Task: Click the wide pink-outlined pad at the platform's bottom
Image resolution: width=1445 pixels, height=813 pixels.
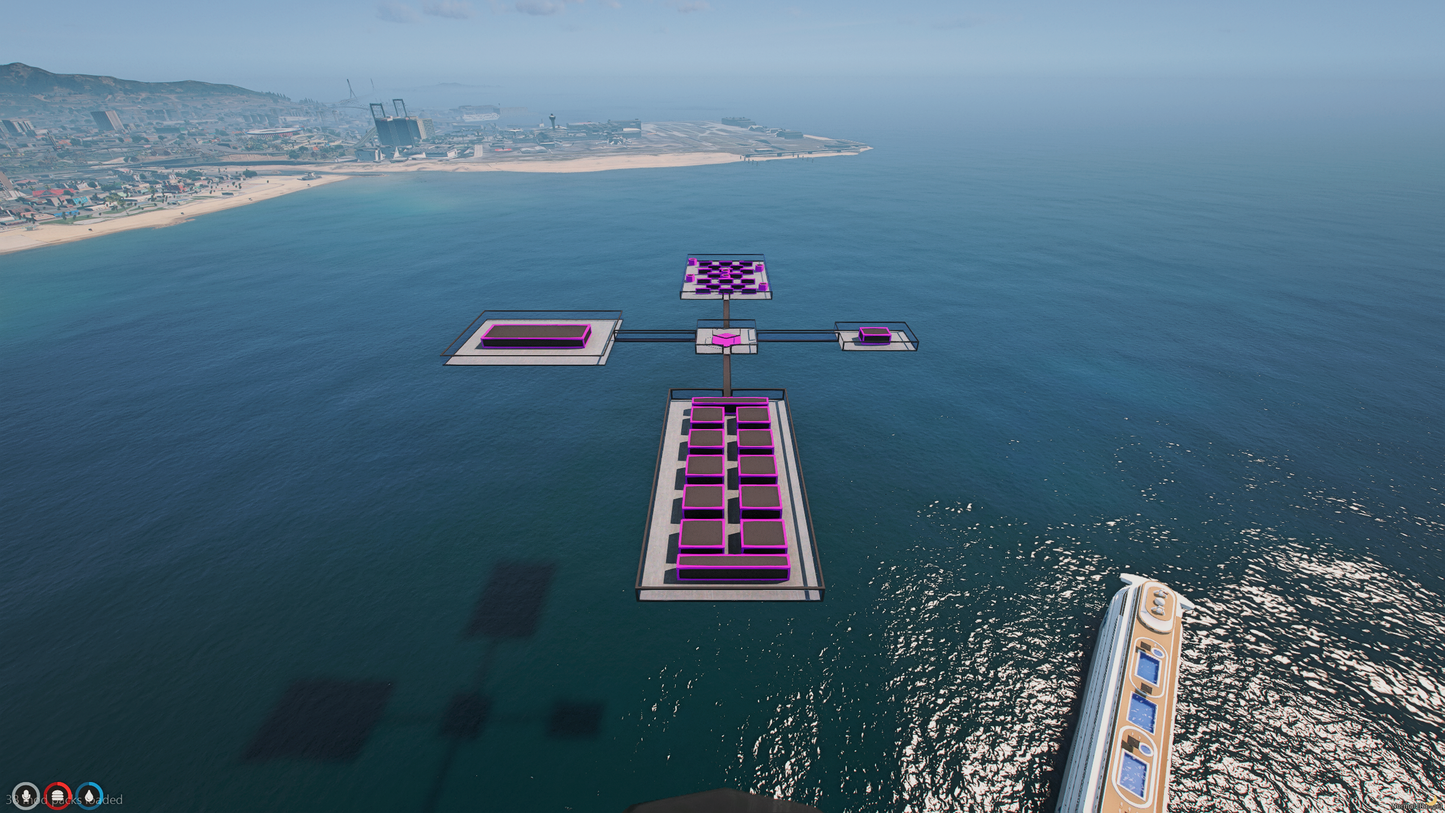Action: (x=733, y=563)
